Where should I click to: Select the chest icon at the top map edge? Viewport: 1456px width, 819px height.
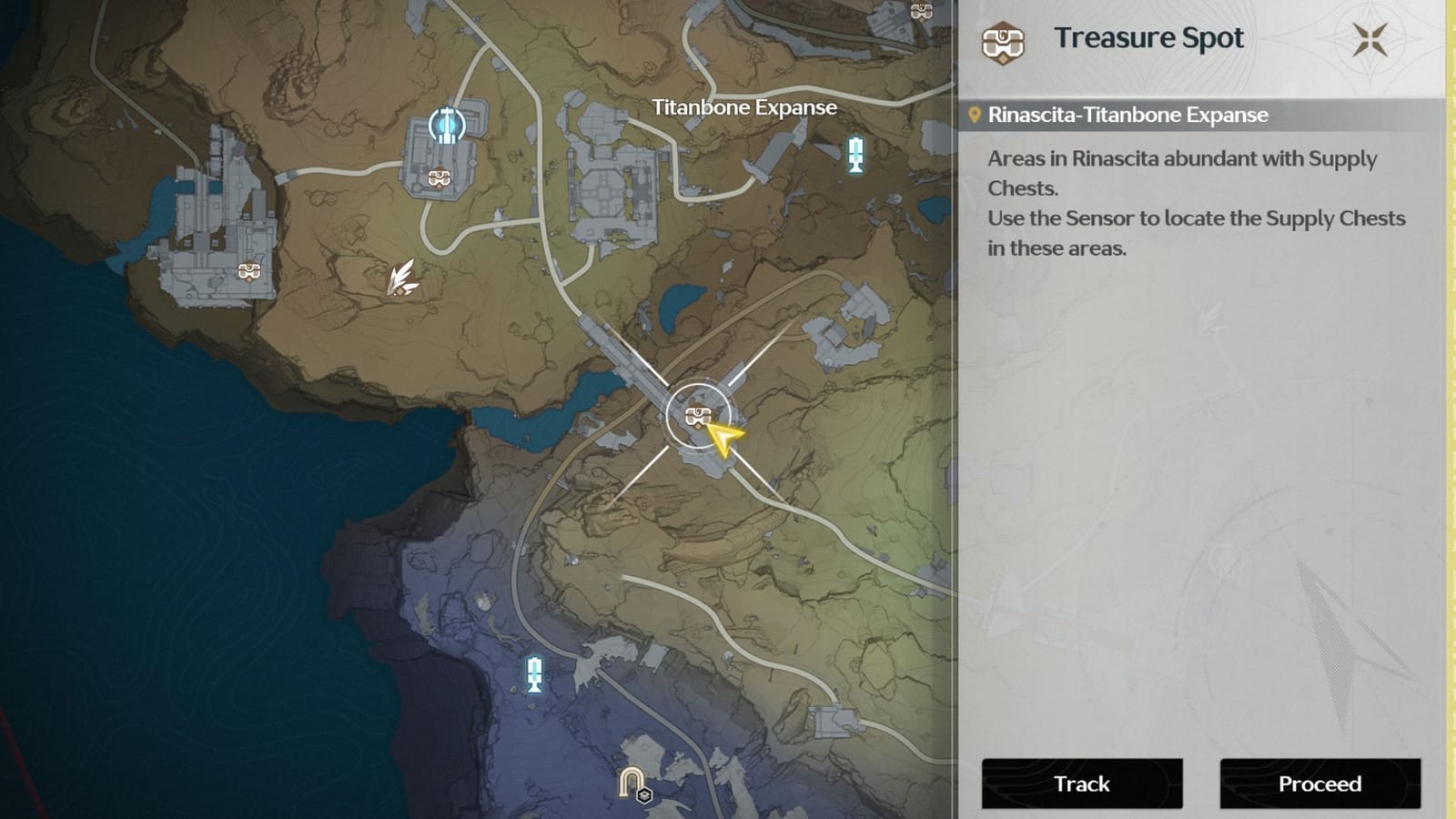922,12
